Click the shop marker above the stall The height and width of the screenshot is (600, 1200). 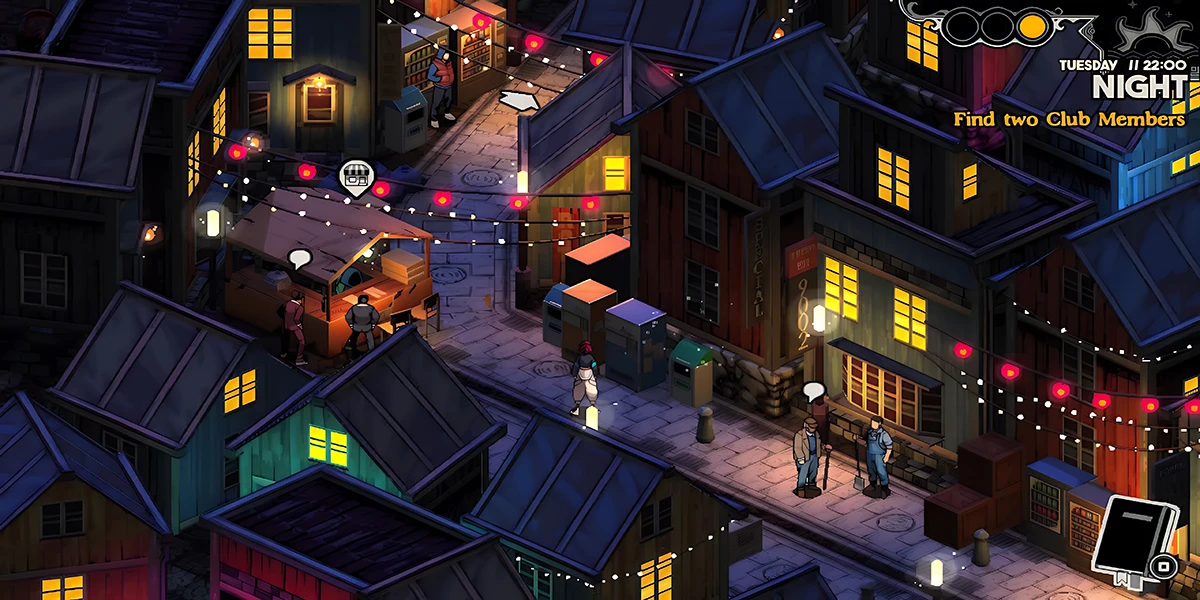(x=352, y=177)
